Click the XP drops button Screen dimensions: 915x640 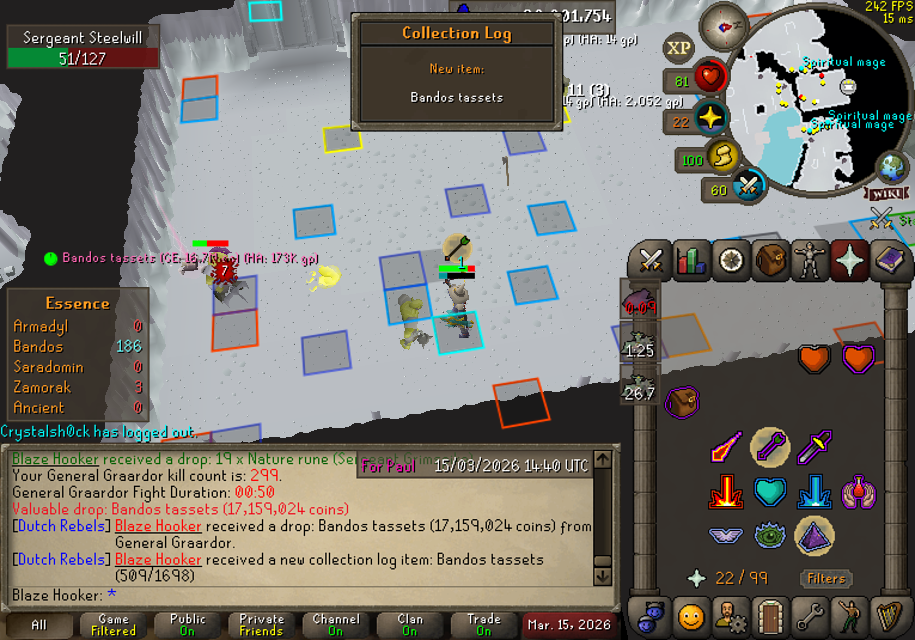679,47
